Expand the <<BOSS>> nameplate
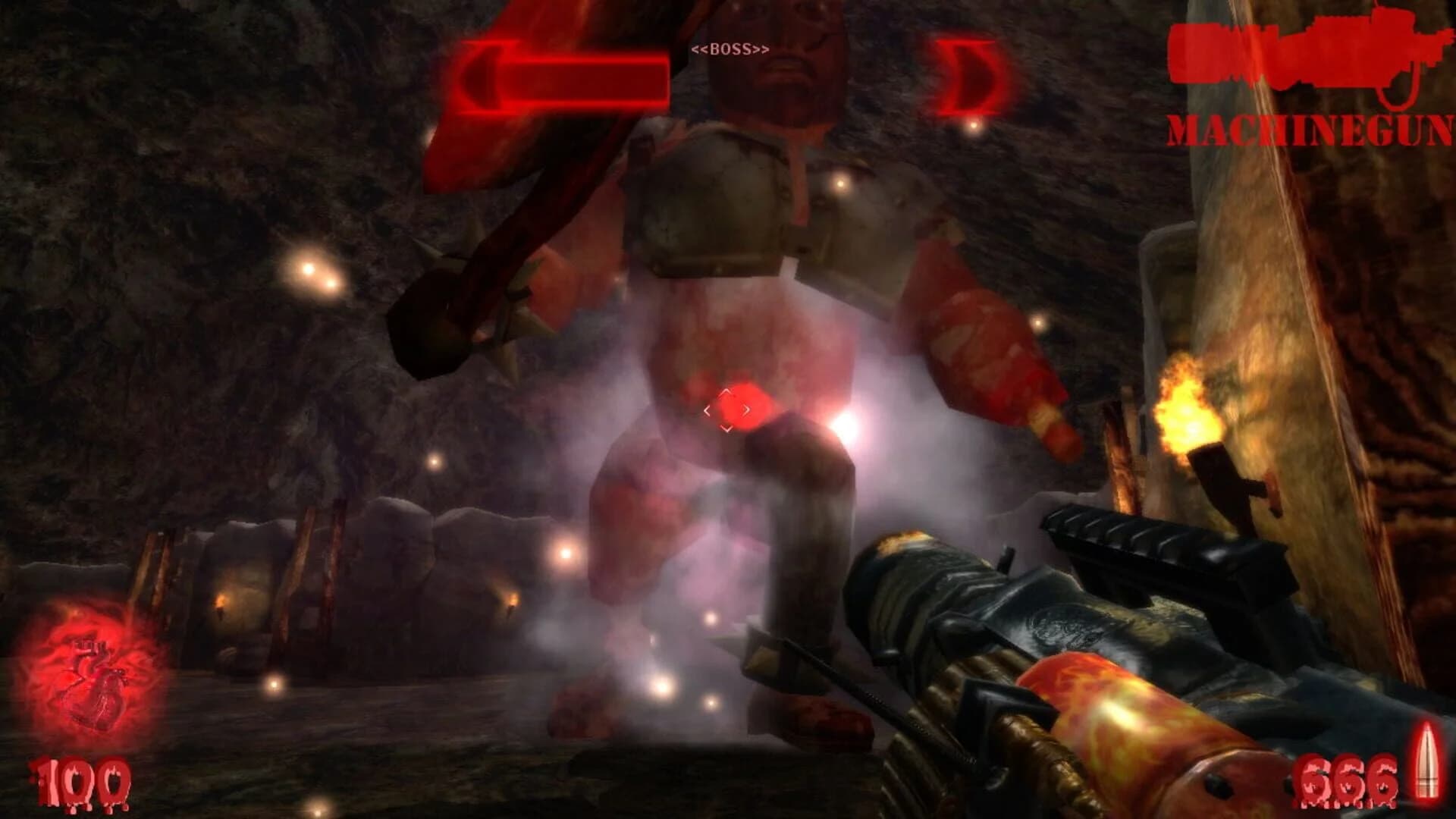Screen dimensions: 1456x819 (730, 47)
